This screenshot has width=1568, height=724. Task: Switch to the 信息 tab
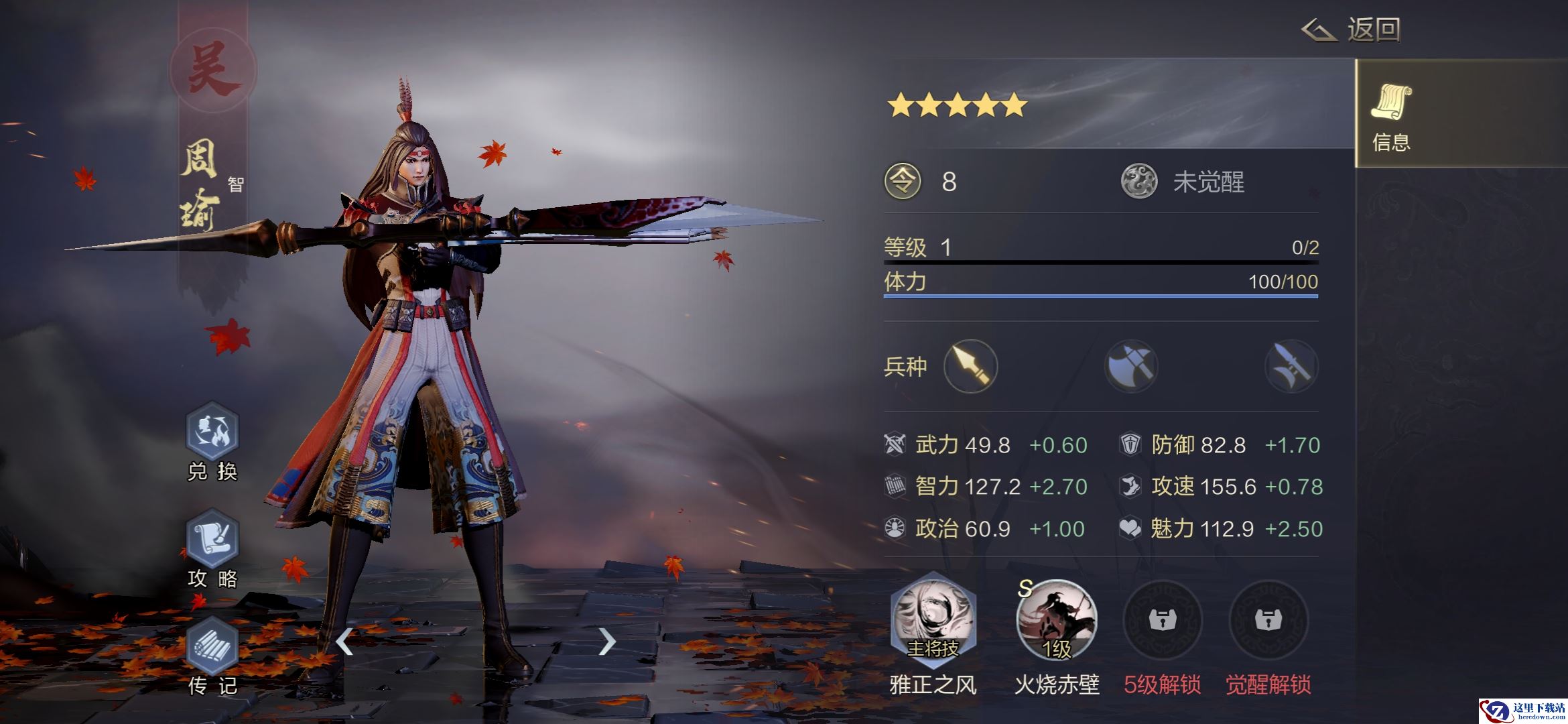pyautogui.click(x=1392, y=114)
